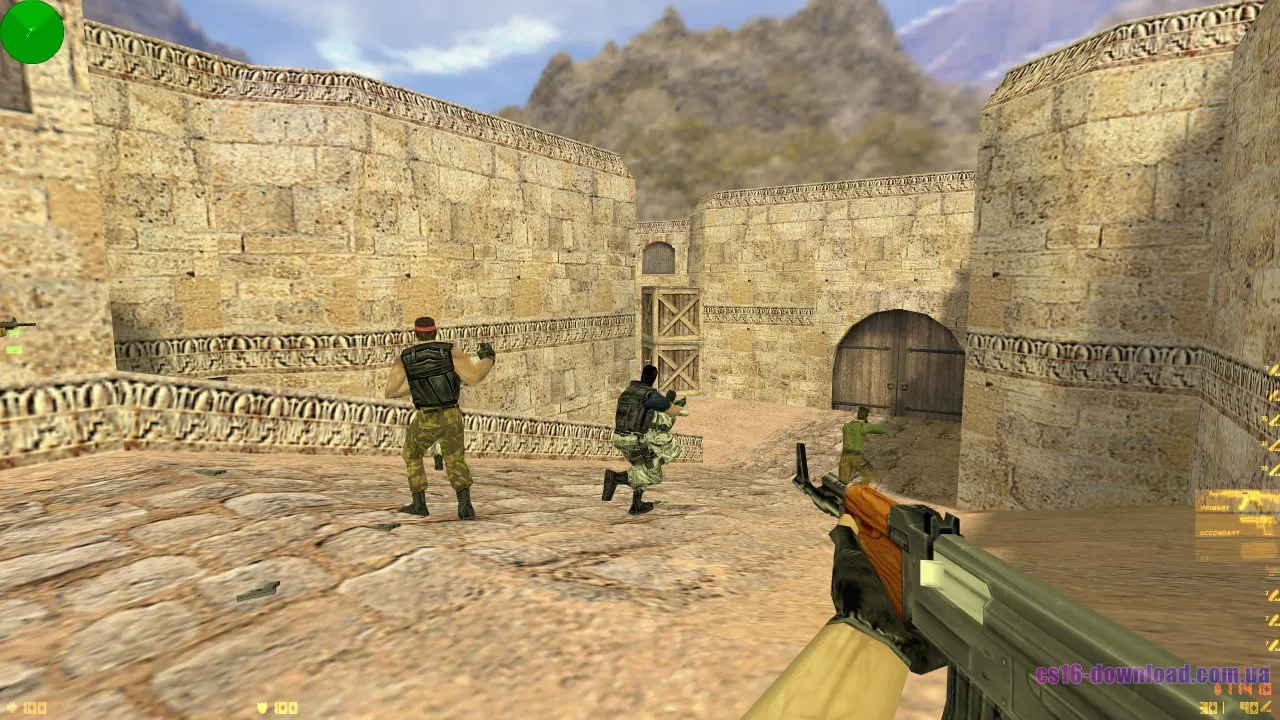Click the ammo reserve counter reading 90

point(1248,707)
